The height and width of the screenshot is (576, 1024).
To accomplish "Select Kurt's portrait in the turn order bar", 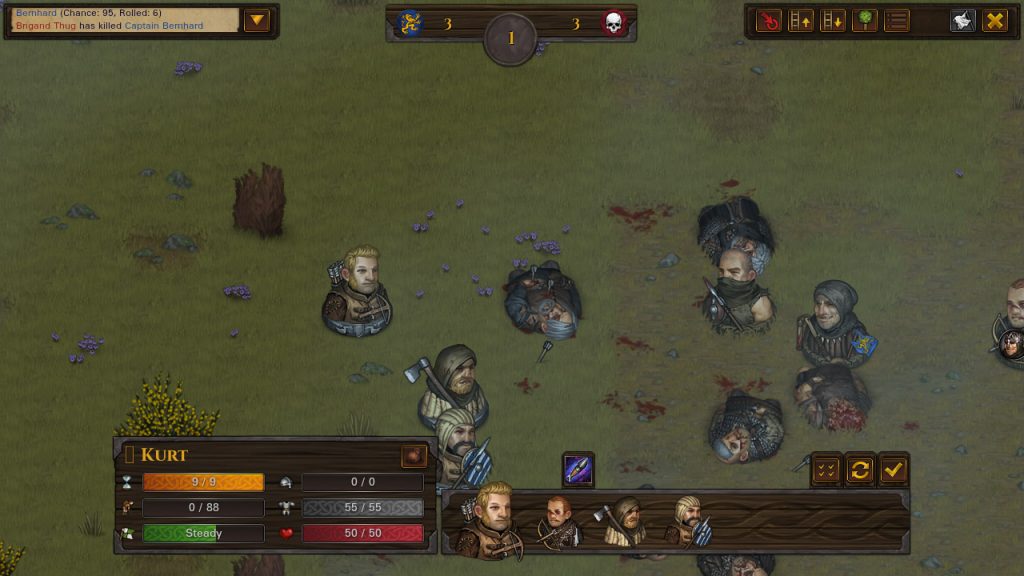I will [490, 520].
